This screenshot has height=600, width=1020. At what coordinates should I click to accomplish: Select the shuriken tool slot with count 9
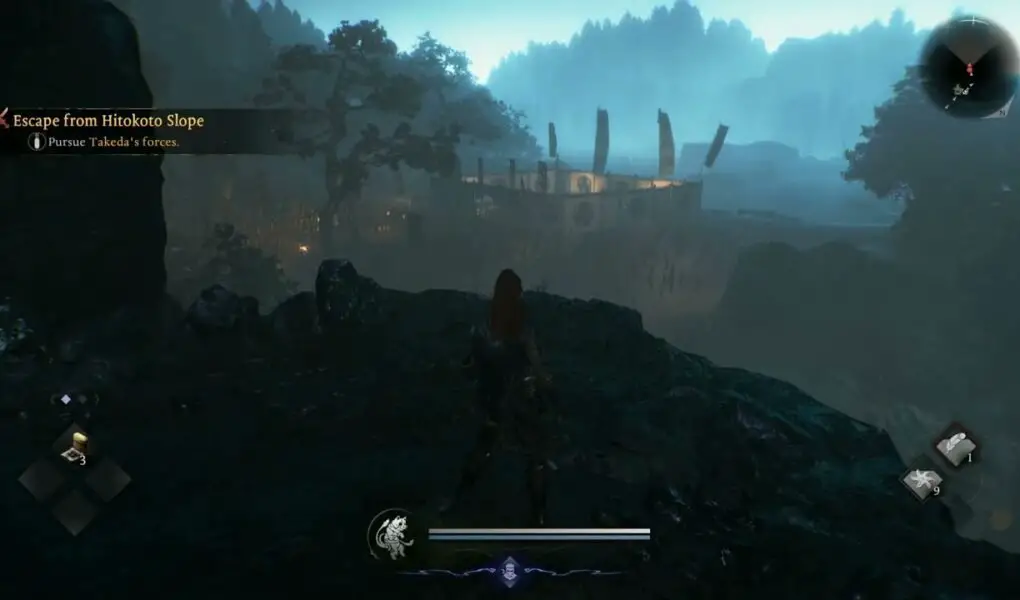click(x=921, y=482)
